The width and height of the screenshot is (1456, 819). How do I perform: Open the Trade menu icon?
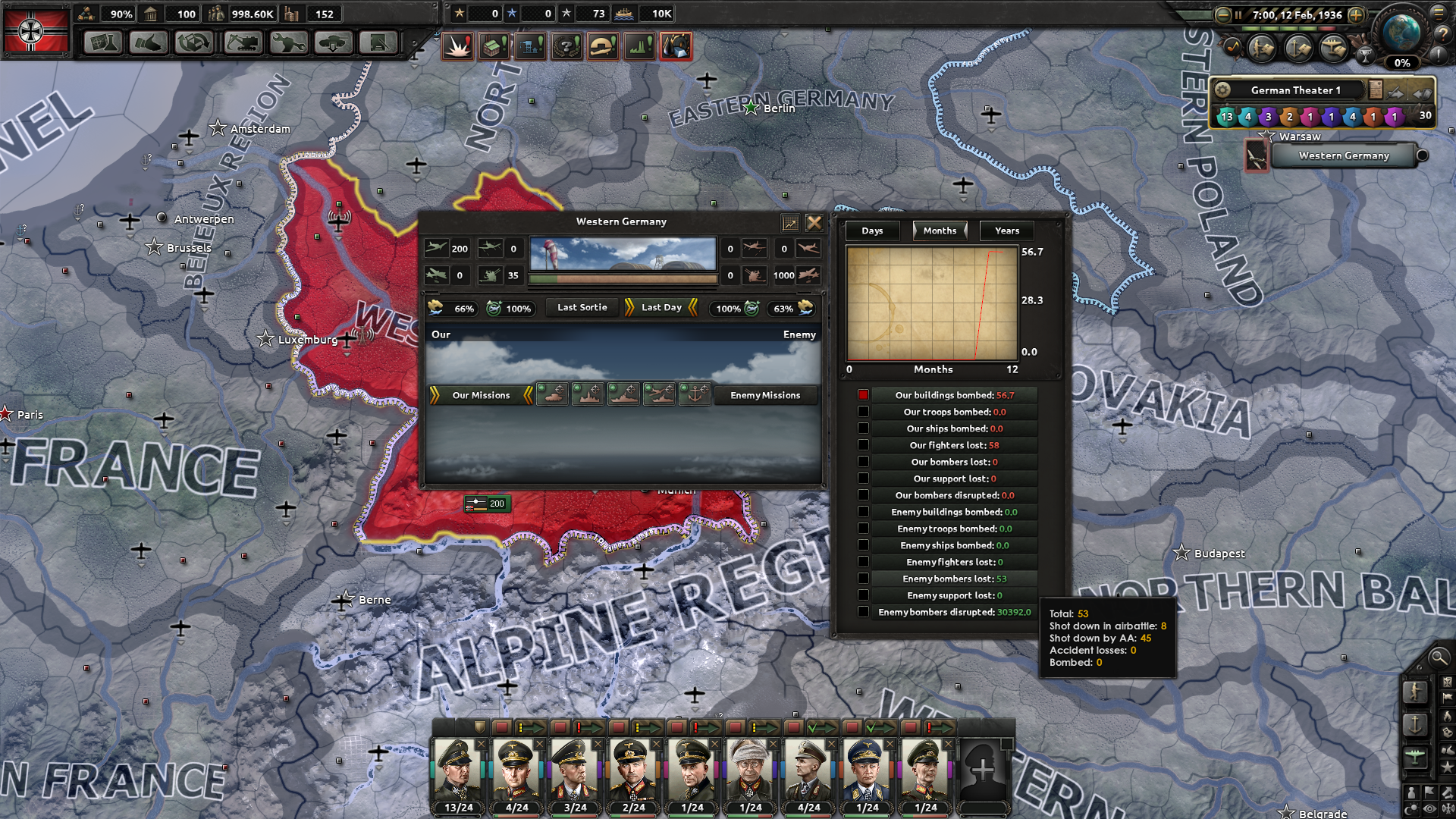click(x=194, y=42)
